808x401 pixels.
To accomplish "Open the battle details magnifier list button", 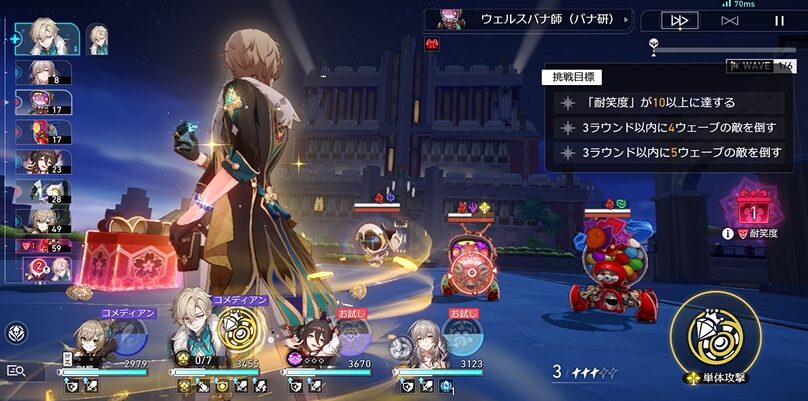I will coord(16,370).
